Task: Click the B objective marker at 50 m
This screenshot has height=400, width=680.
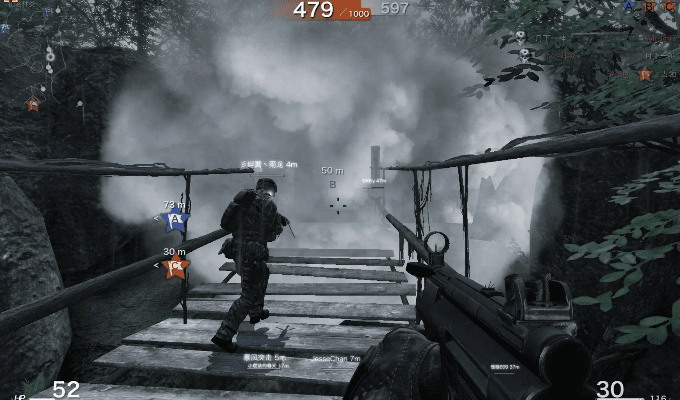Action: click(333, 184)
